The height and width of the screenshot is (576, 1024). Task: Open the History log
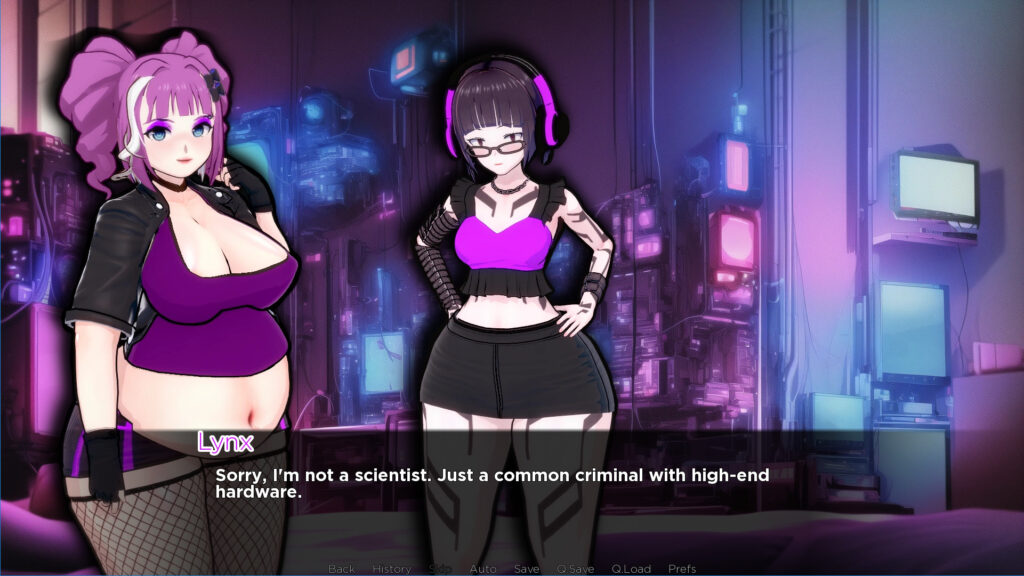pos(391,569)
